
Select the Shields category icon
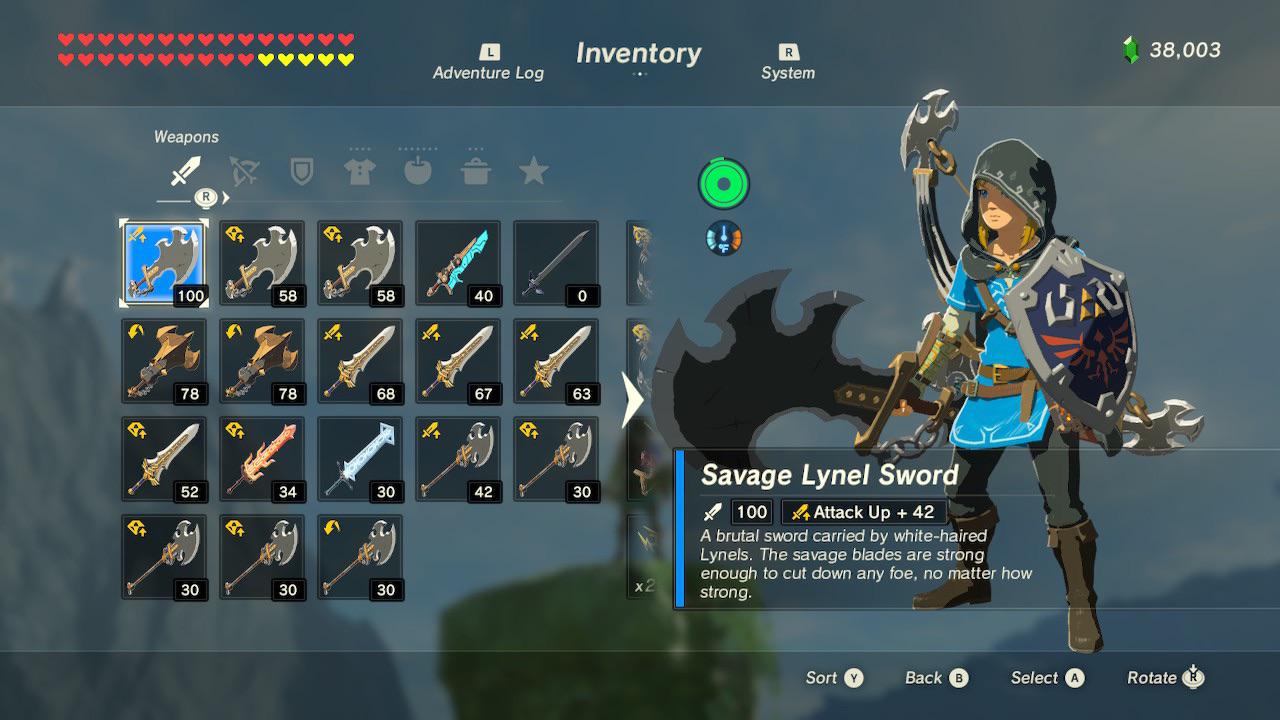point(302,170)
